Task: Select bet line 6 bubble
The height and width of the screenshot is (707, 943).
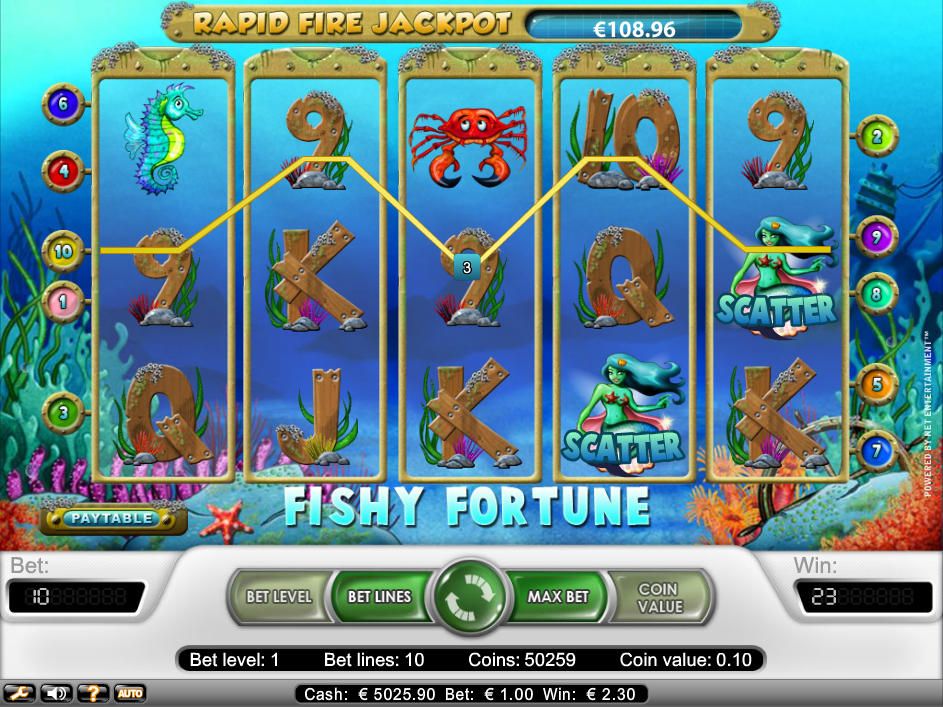Action: coord(63,104)
